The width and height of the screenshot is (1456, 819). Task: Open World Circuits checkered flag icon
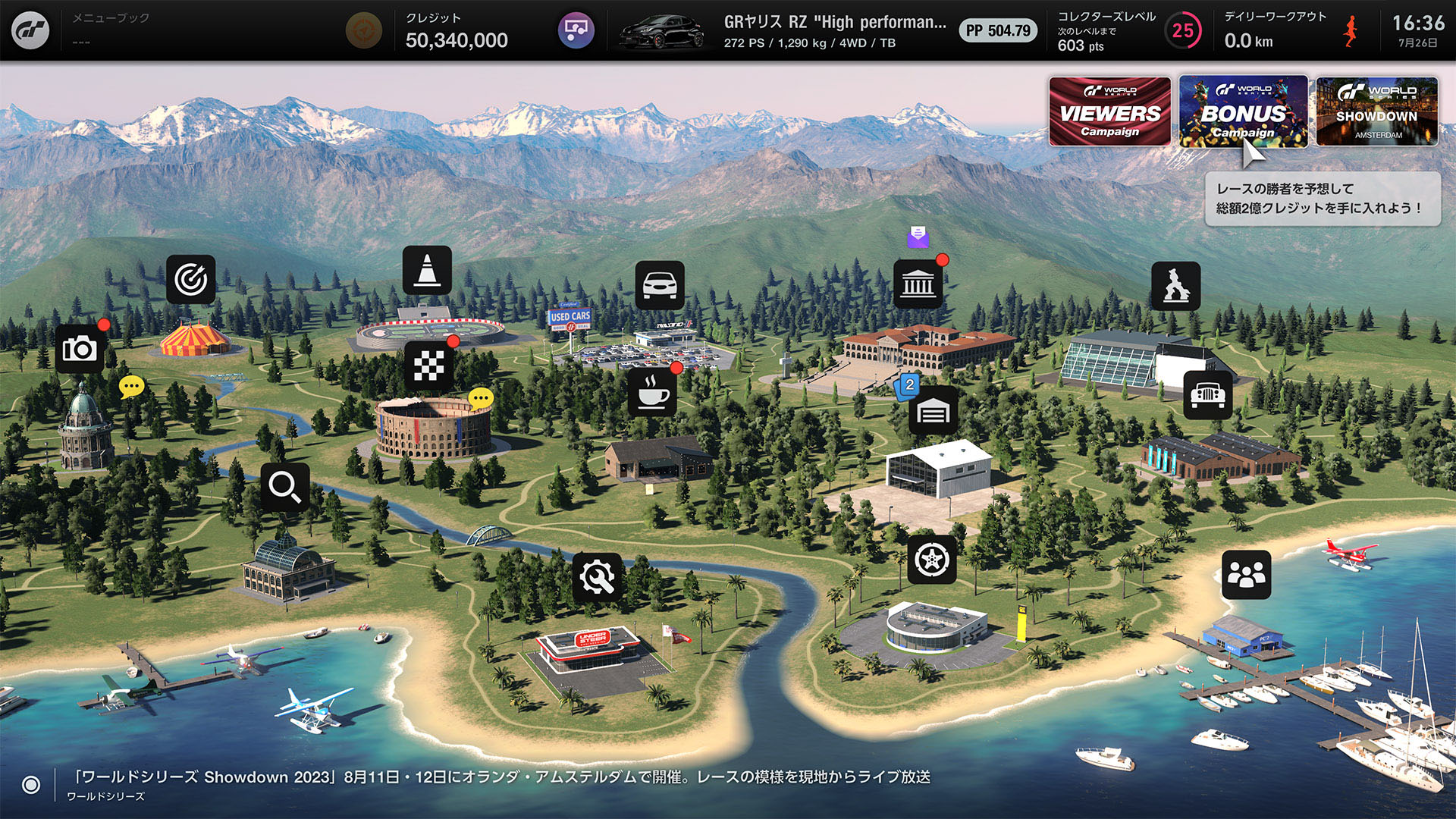pyautogui.click(x=428, y=366)
